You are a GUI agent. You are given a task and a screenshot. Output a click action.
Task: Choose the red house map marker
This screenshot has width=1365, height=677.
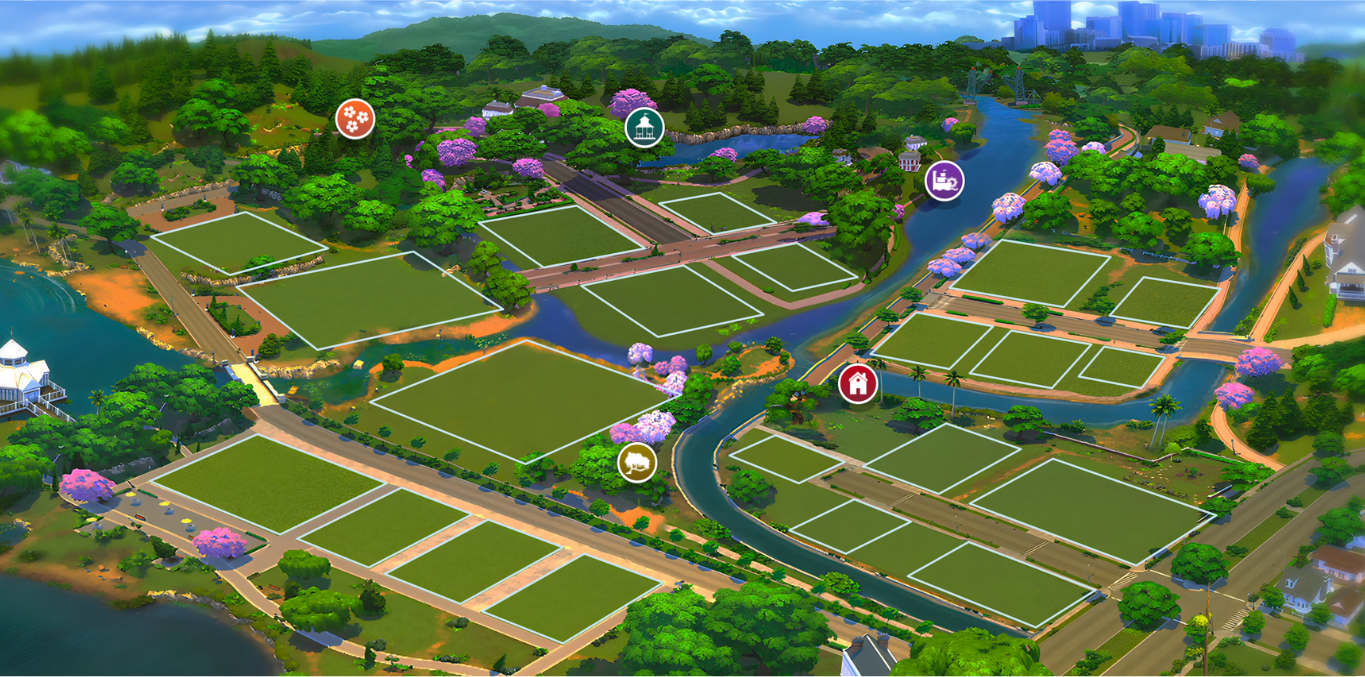[857, 383]
